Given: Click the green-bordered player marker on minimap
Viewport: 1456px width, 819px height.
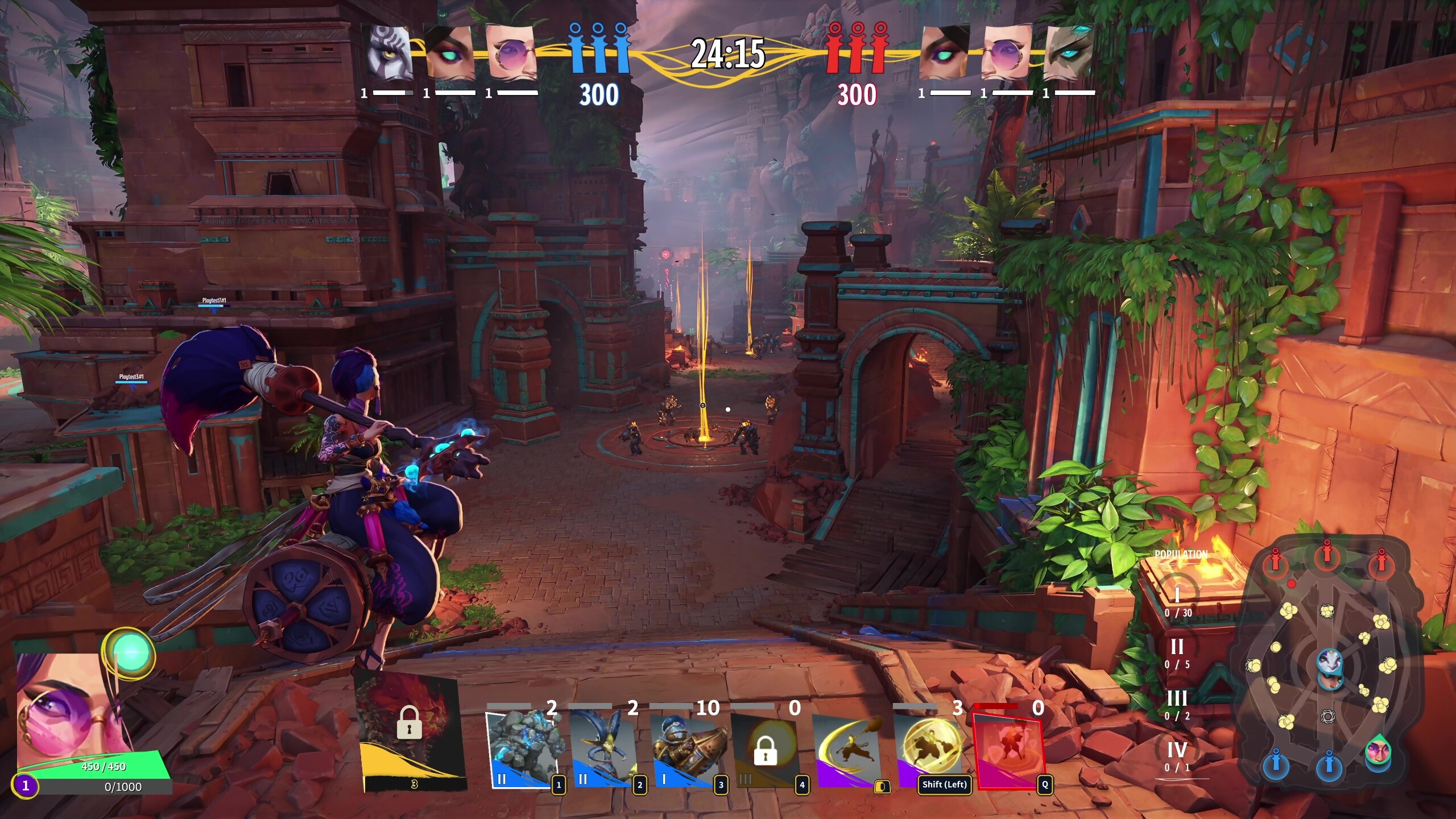Looking at the screenshot, I should click(1378, 751).
